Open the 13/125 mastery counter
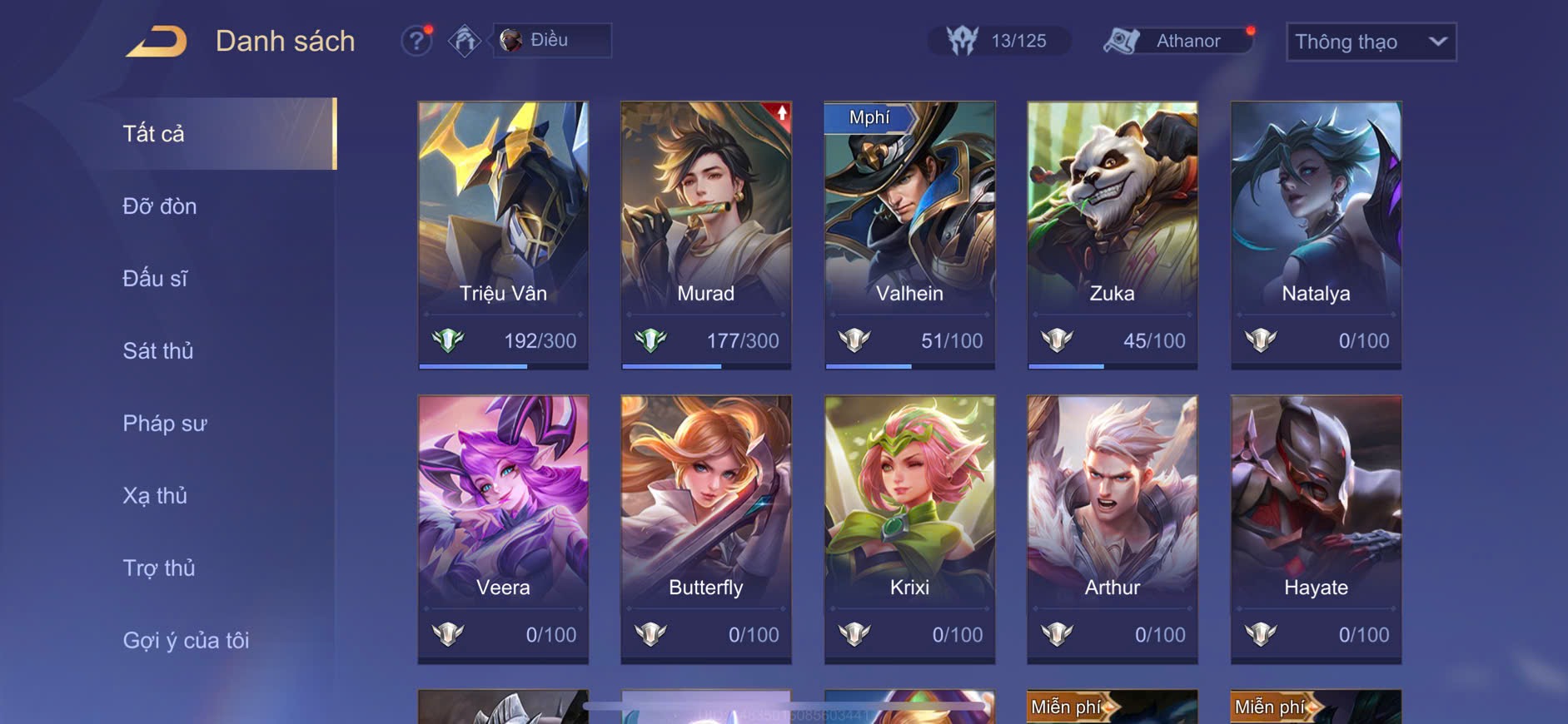The height and width of the screenshot is (724, 1568). click(998, 41)
